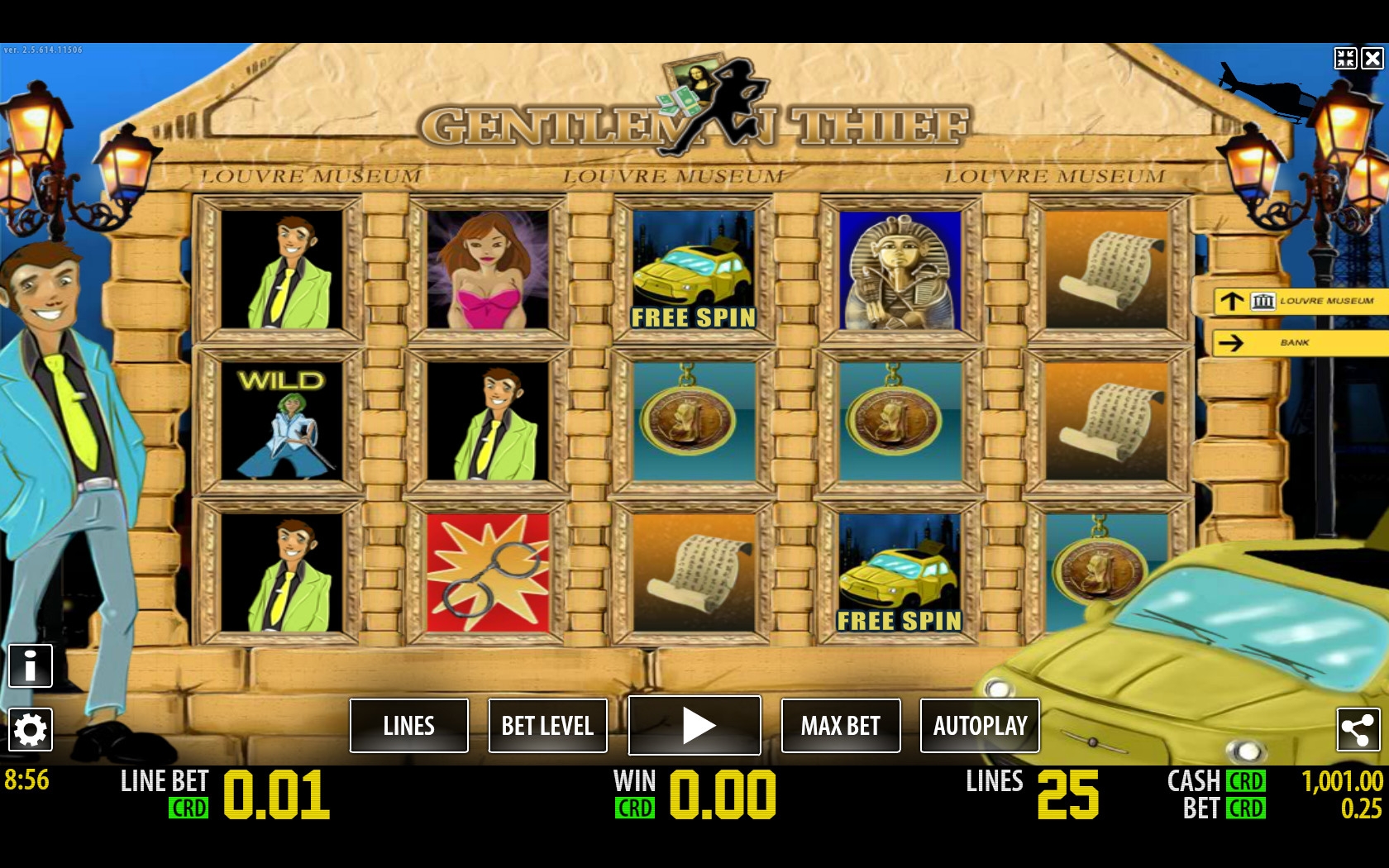Go to the Bank sign
The width and height of the screenshot is (1389, 868).
click(x=1298, y=342)
